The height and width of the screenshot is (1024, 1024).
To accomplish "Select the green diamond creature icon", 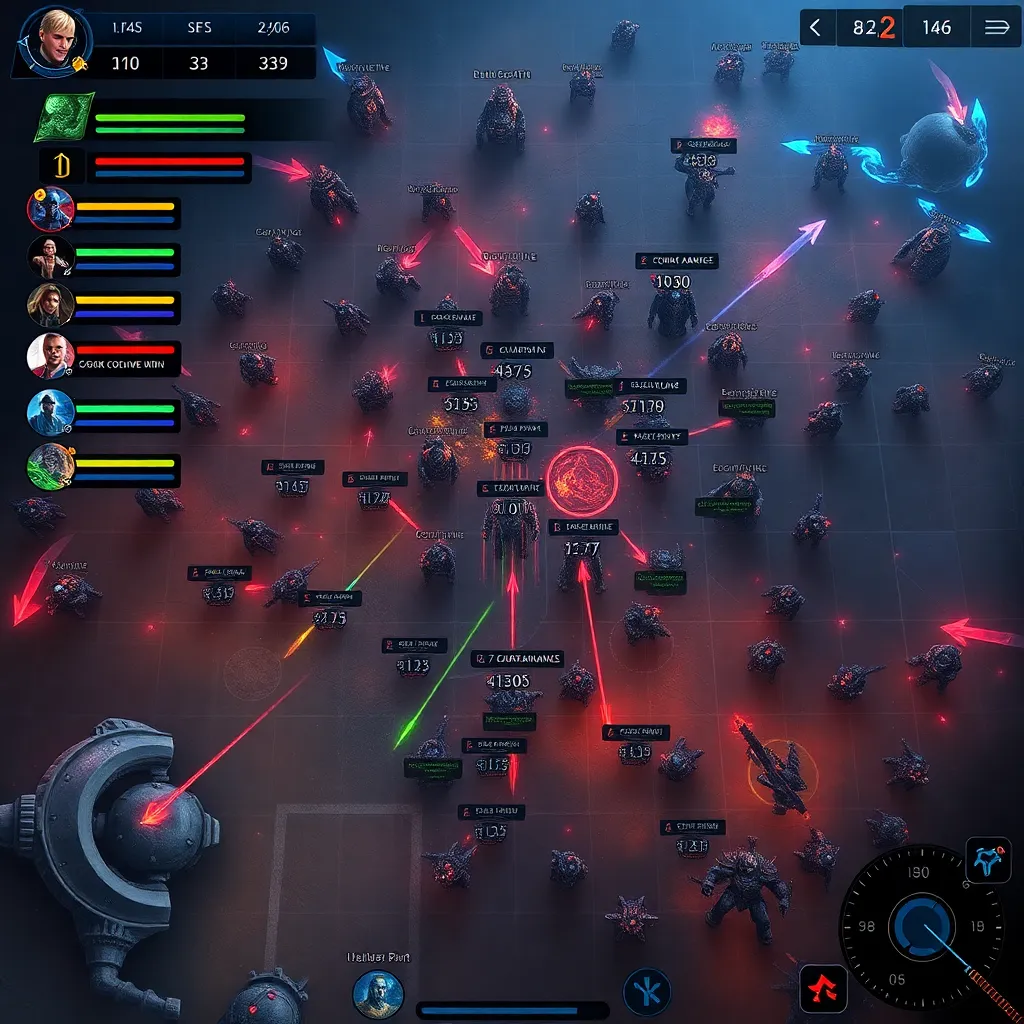I will [62, 119].
